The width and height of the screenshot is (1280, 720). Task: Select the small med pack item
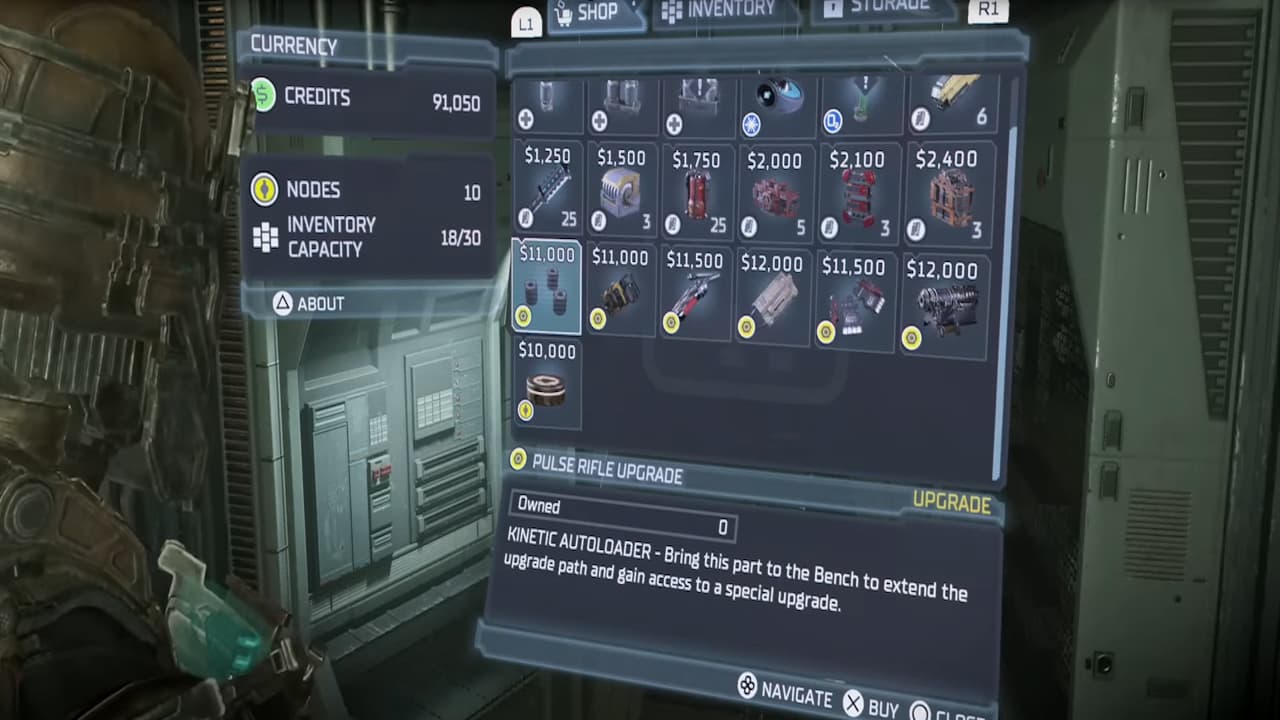pyautogui.click(x=547, y=100)
